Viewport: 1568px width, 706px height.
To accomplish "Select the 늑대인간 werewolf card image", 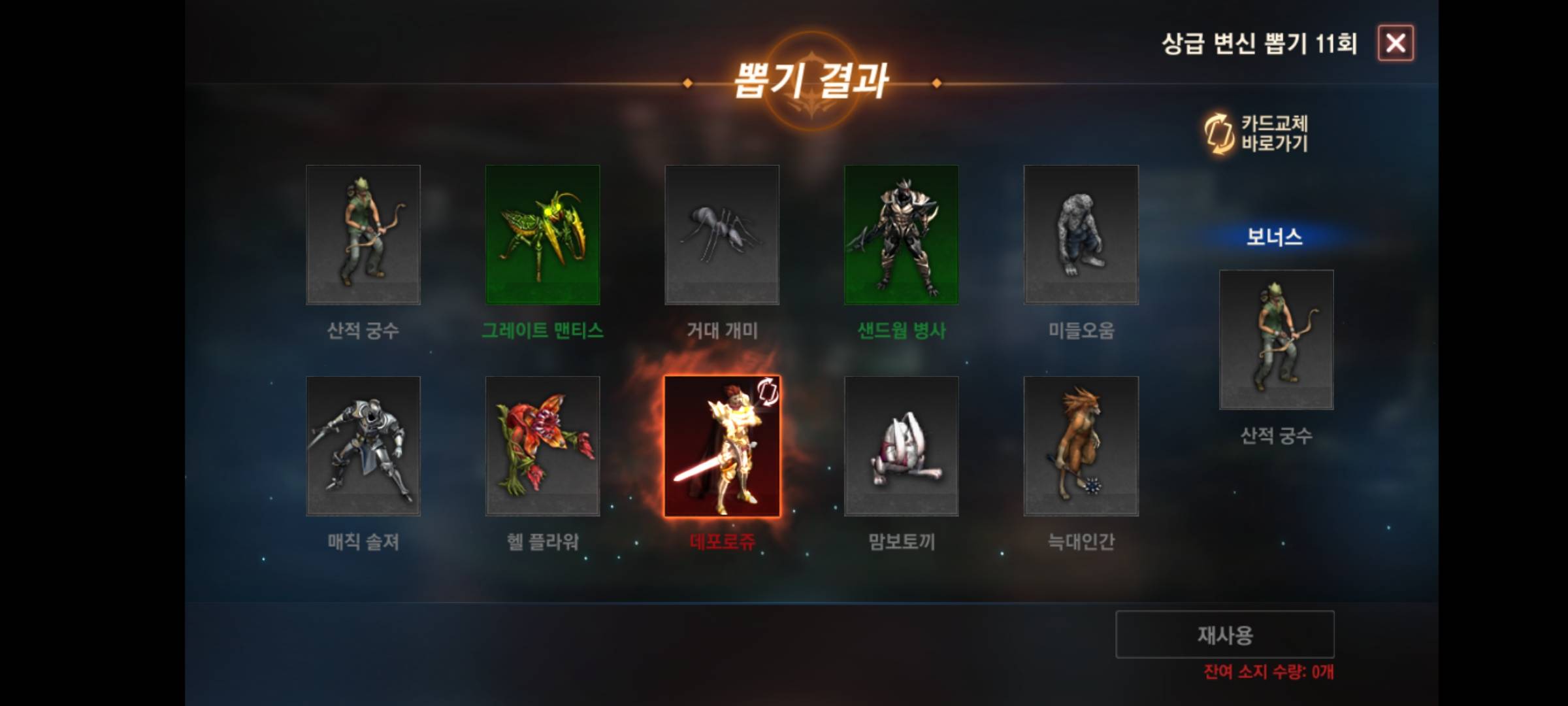I will [1081, 446].
